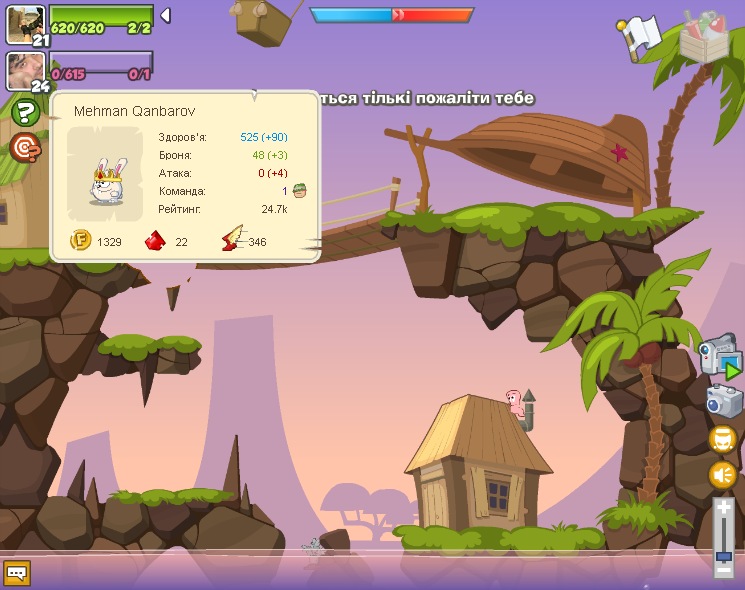Screen dimensions: 745x590
Task: Toggle sound with the orange speaker button
Action: pyautogui.click(x=723, y=474)
